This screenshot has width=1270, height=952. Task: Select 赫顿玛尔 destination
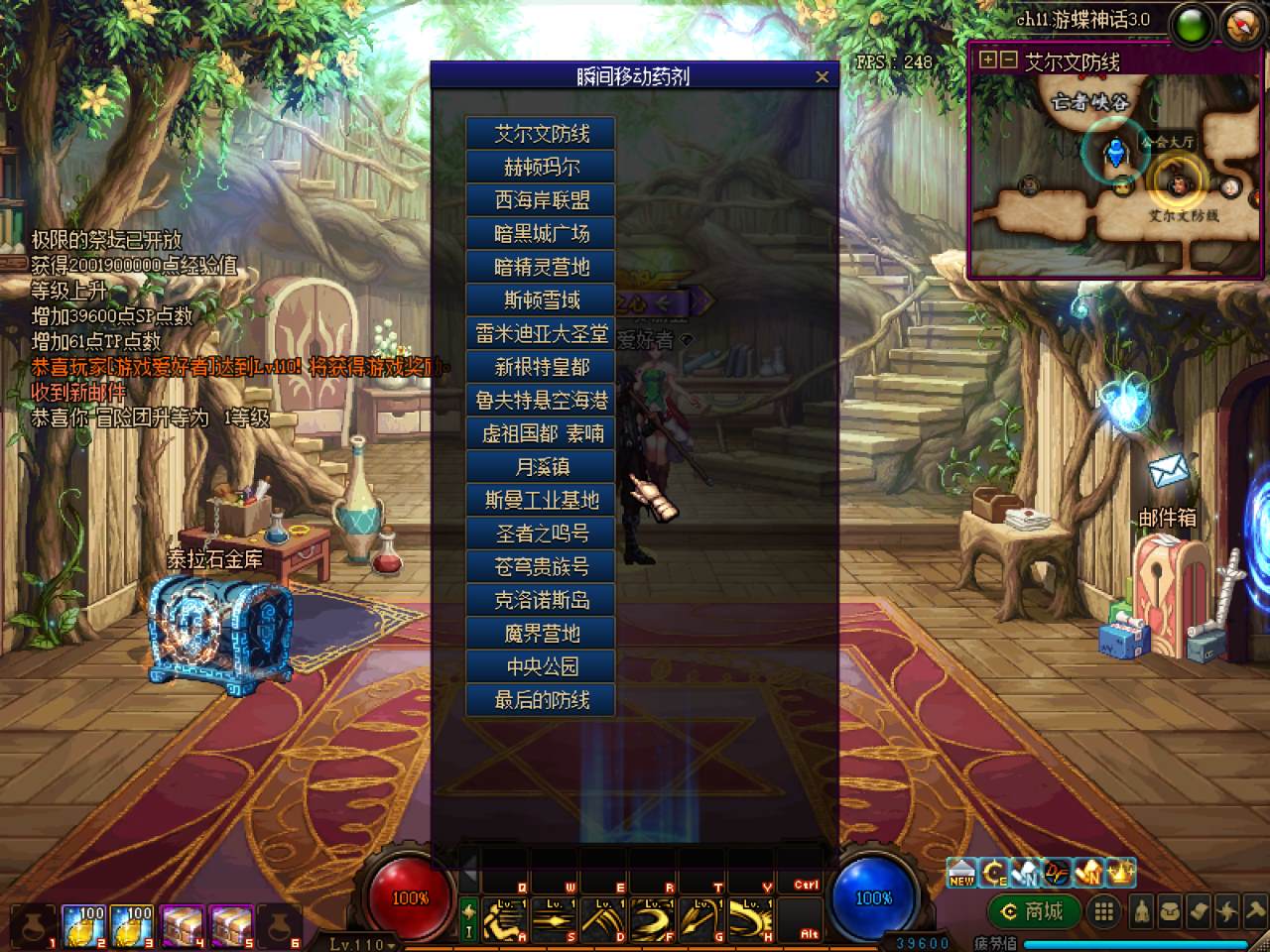541,167
